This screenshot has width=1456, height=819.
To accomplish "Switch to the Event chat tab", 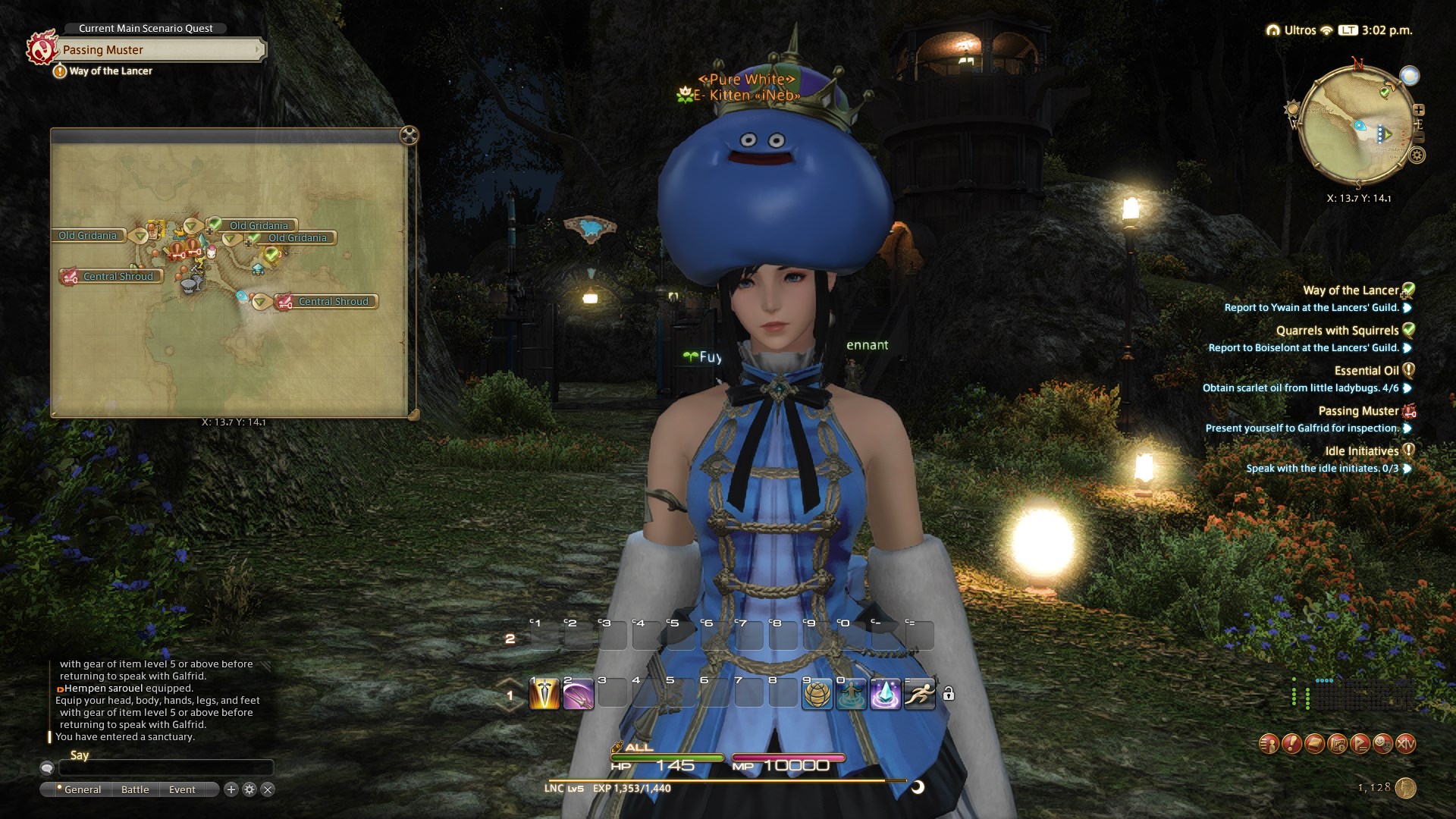I will [182, 789].
